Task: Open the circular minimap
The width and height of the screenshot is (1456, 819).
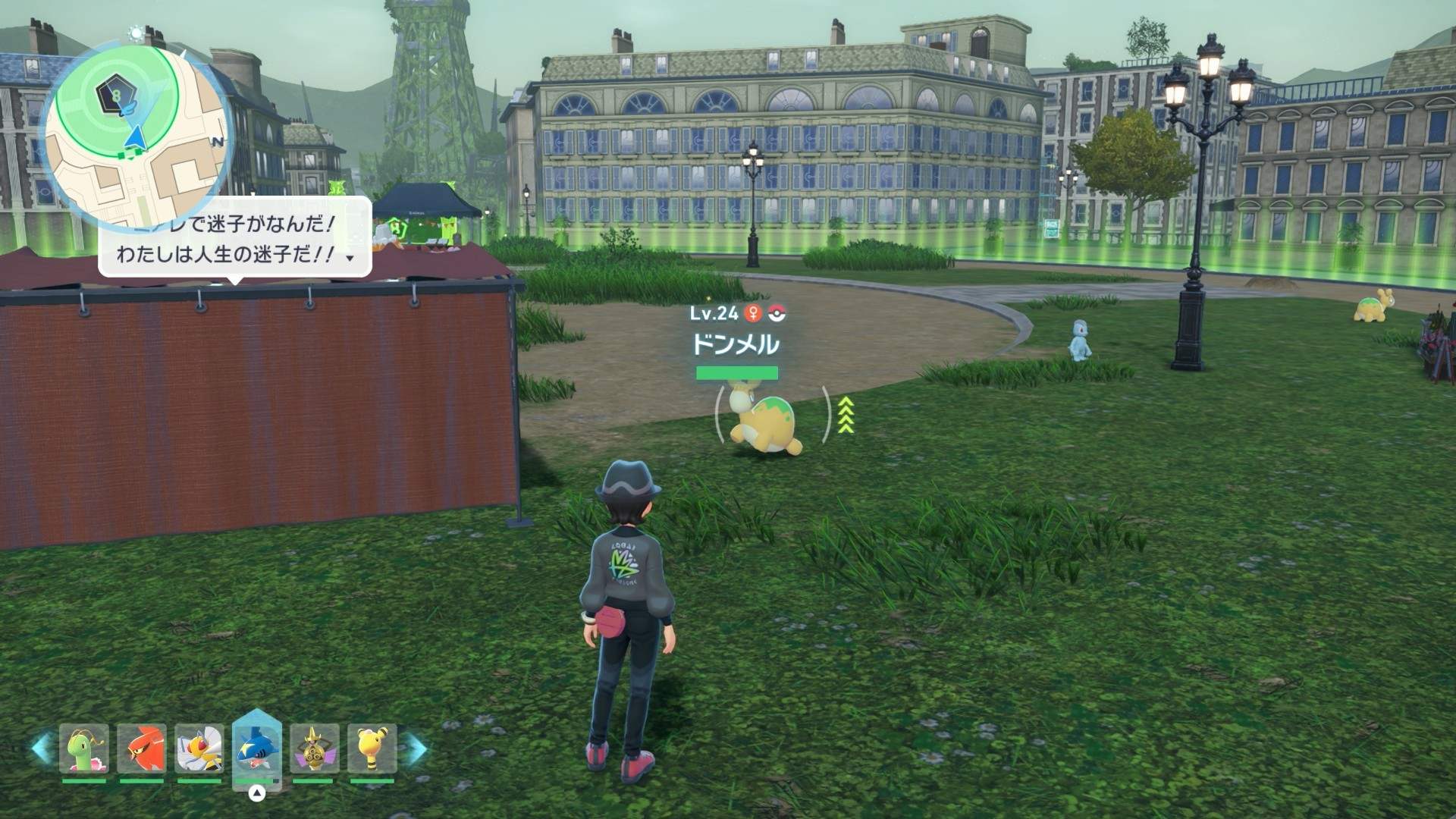Action: click(136, 135)
